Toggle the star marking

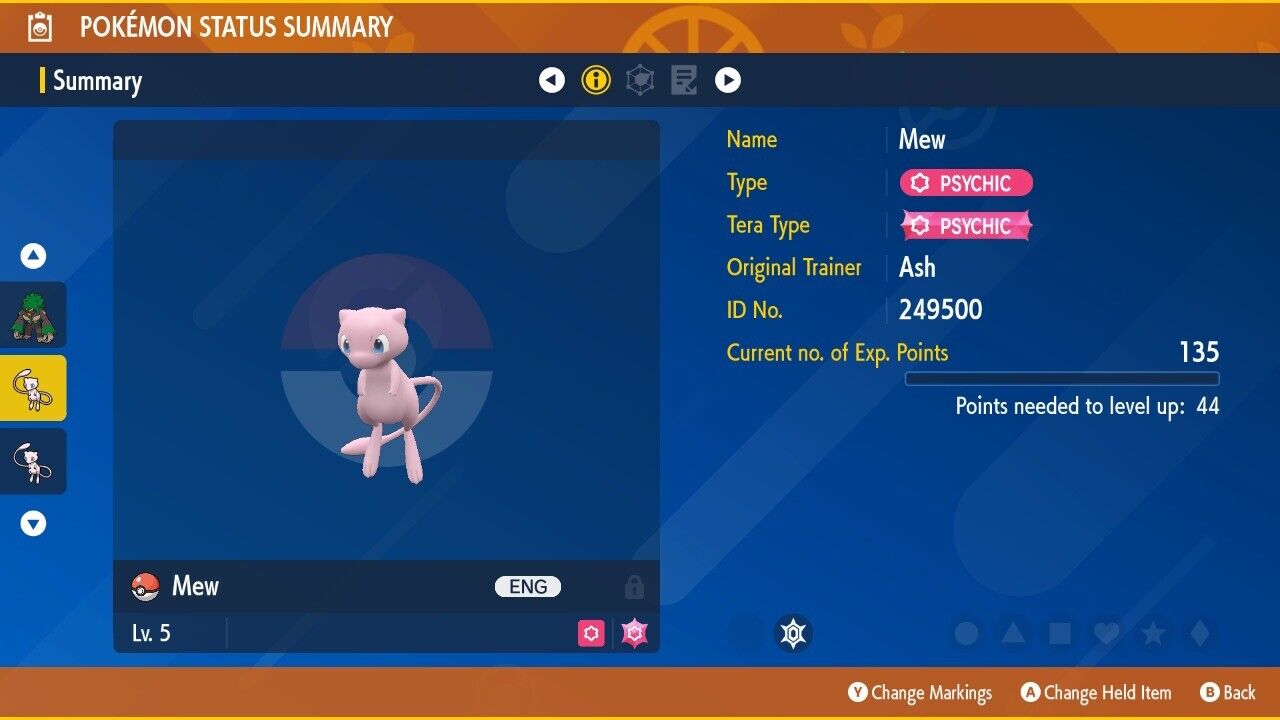tap(1152, 633)
